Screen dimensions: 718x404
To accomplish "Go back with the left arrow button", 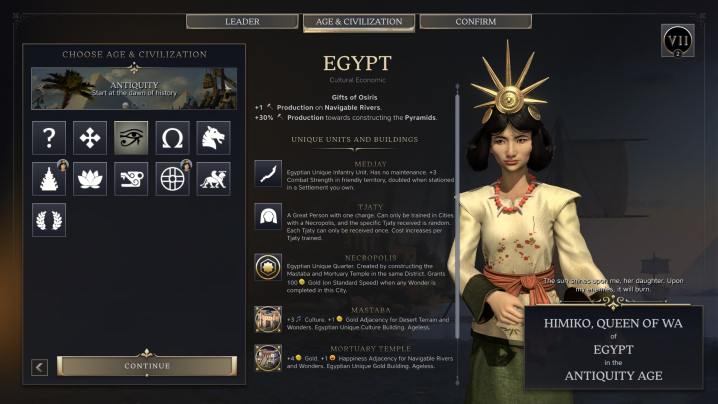I will pyautogui.click(x=40, y=367).
